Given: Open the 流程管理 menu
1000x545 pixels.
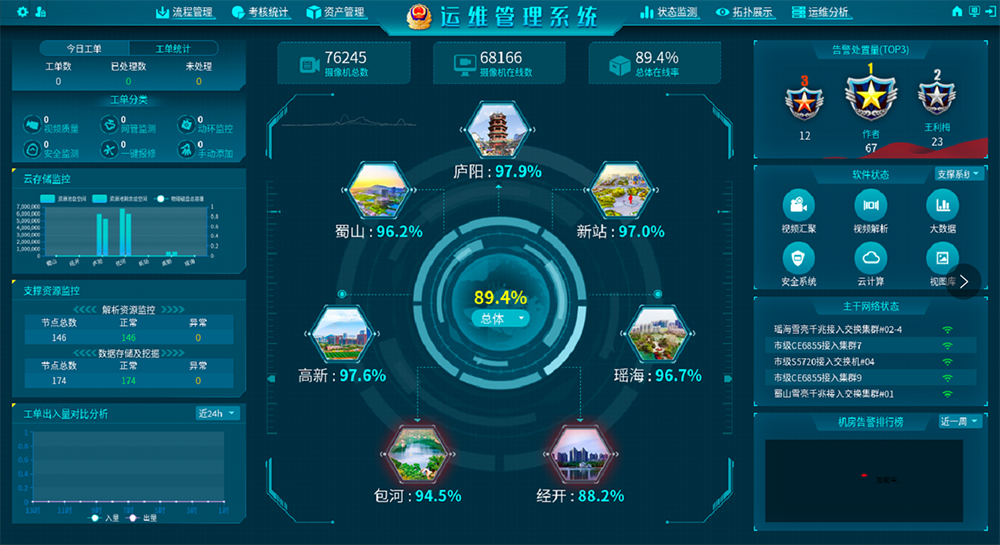Looking at the screenshot, I should coord(185,13).
